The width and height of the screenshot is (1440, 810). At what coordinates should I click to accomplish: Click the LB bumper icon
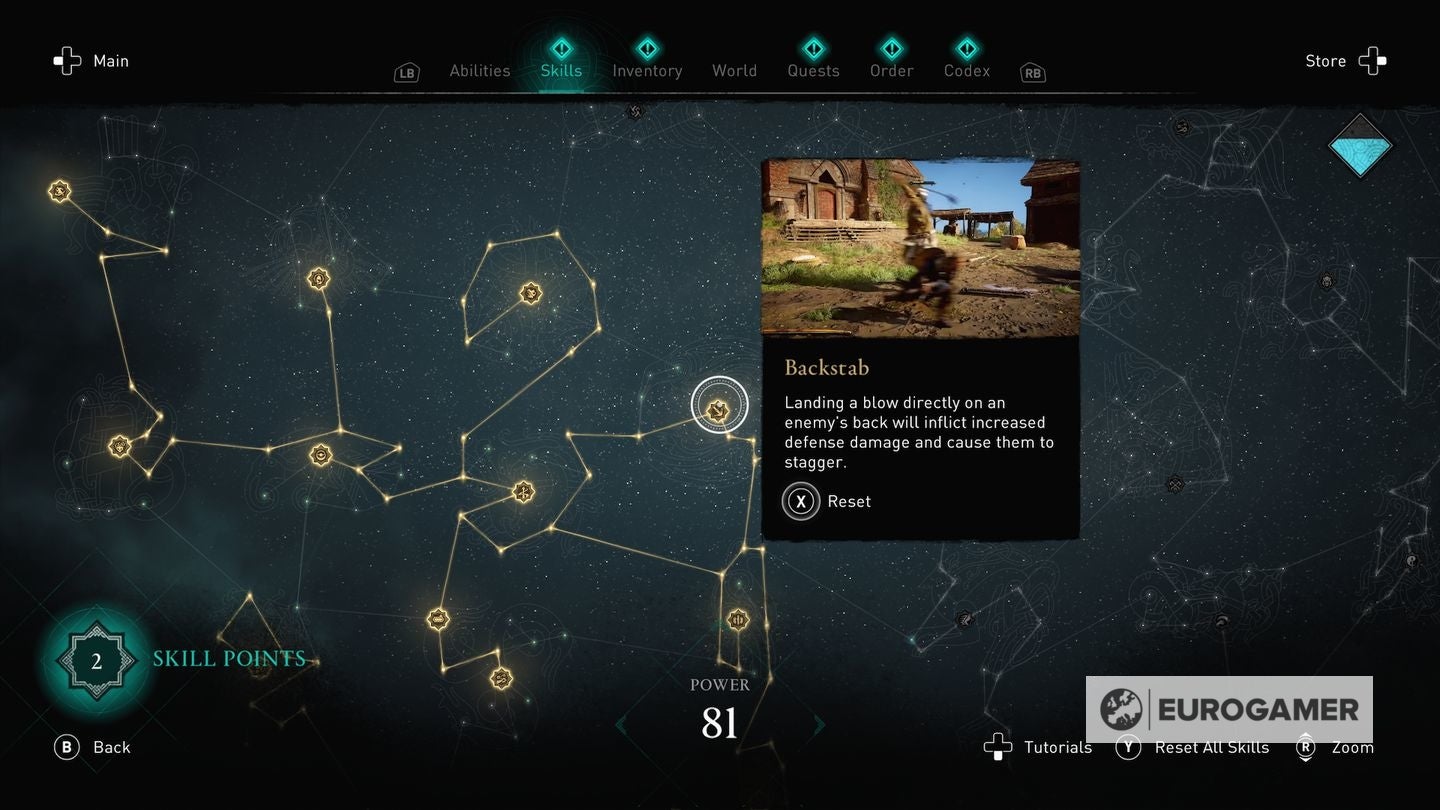click(406, 72)
